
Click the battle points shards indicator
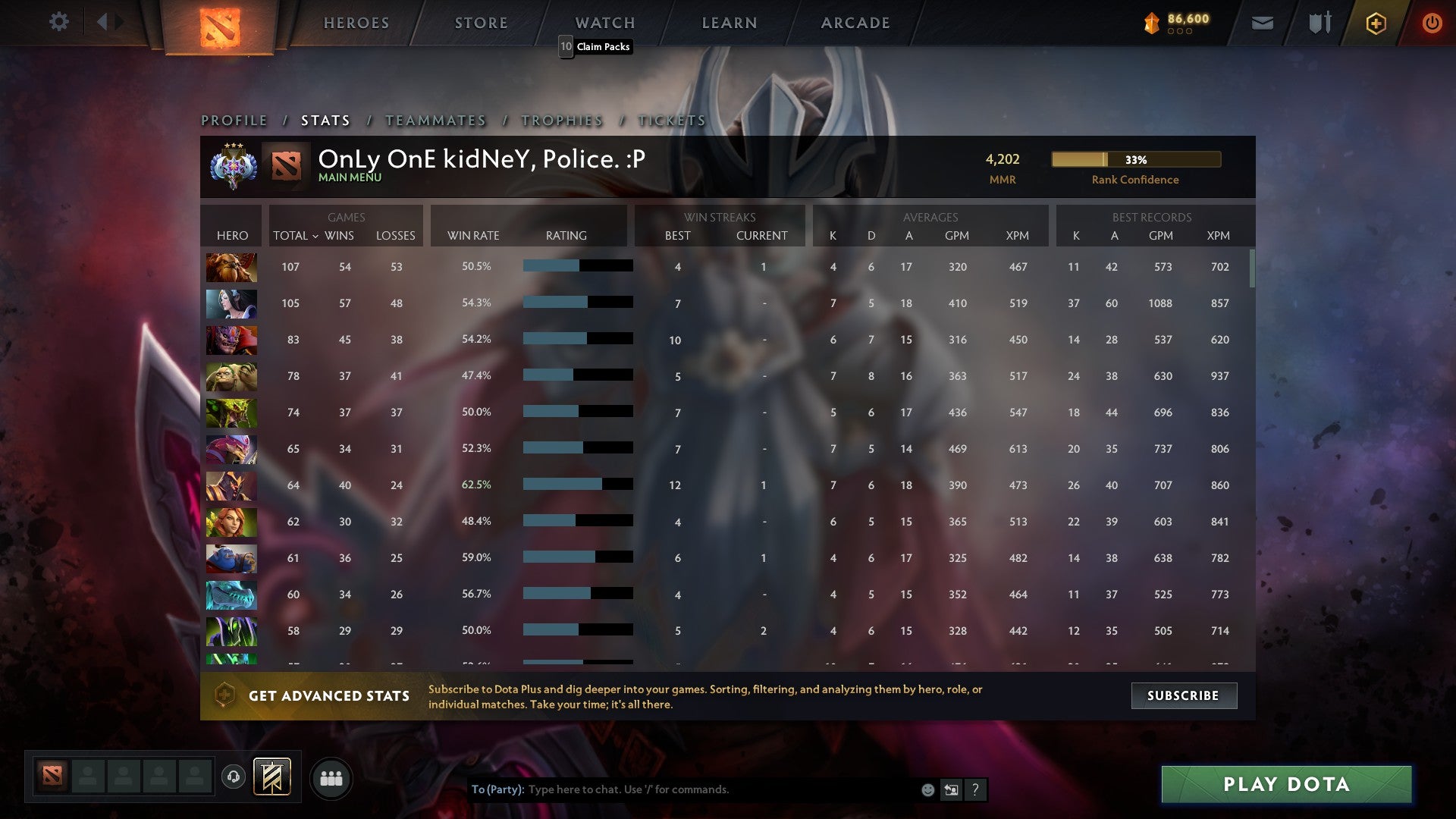coord(1176,23)
